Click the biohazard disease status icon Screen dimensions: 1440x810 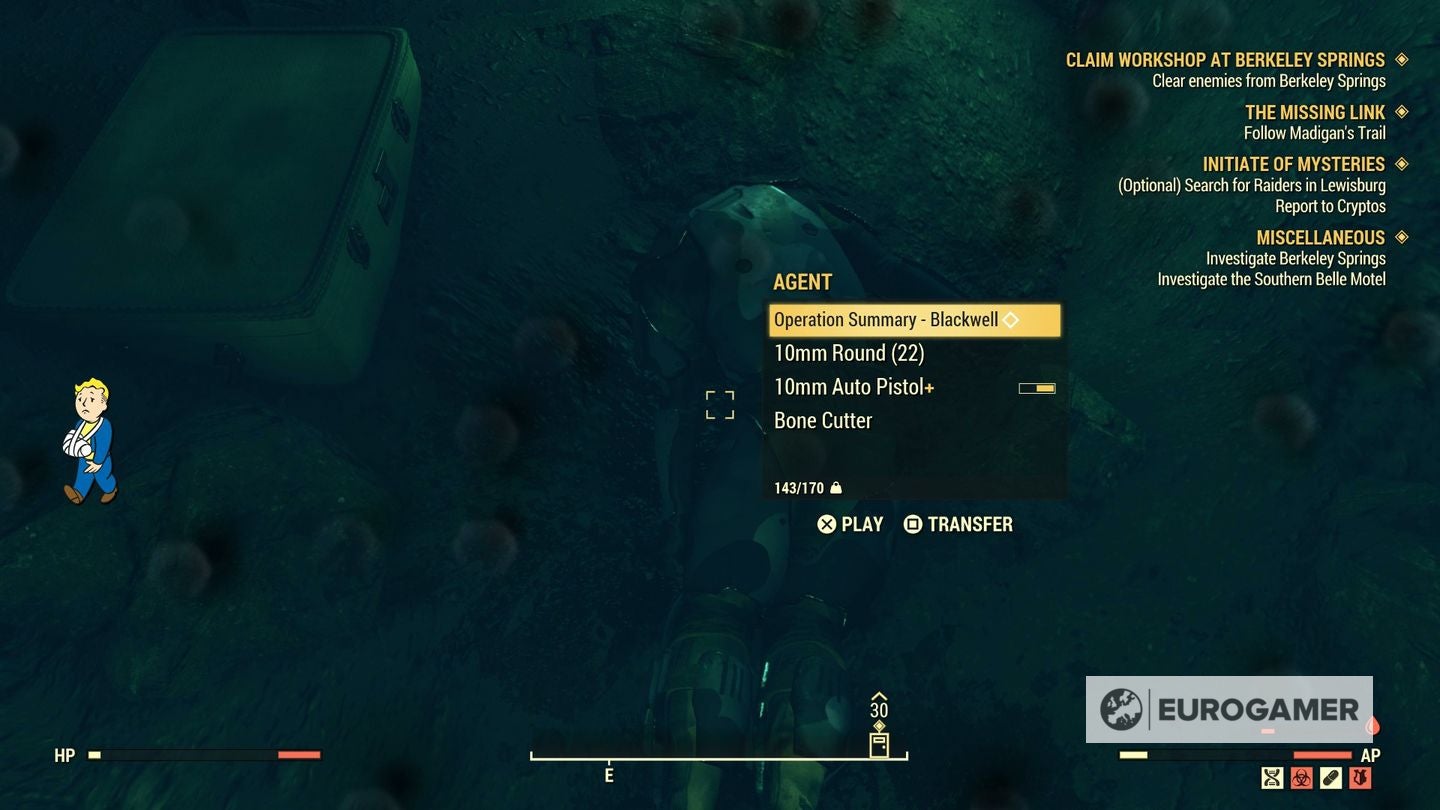click(1301, 778)
